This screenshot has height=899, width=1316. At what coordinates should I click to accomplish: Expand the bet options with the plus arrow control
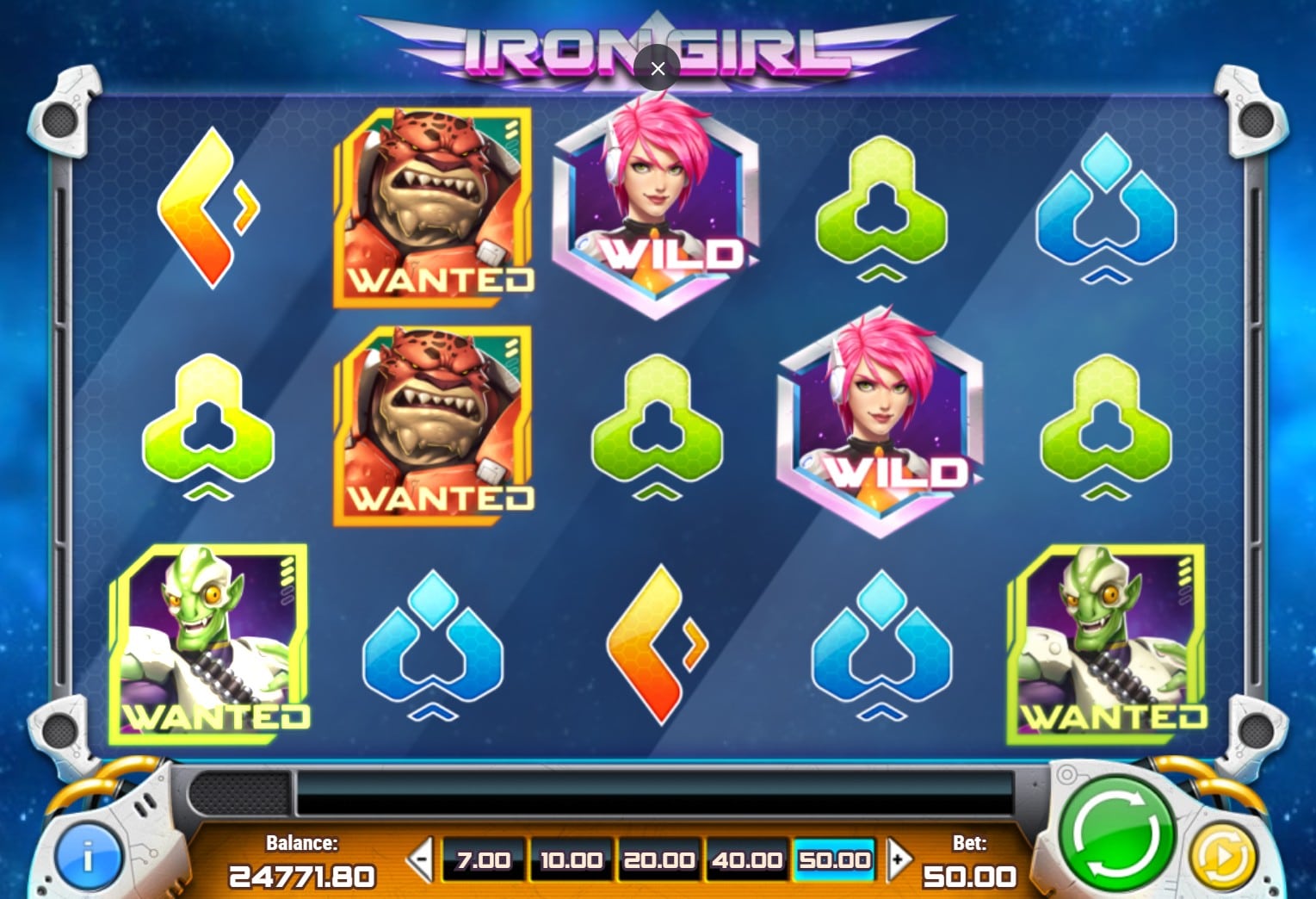tap(898, 859)
